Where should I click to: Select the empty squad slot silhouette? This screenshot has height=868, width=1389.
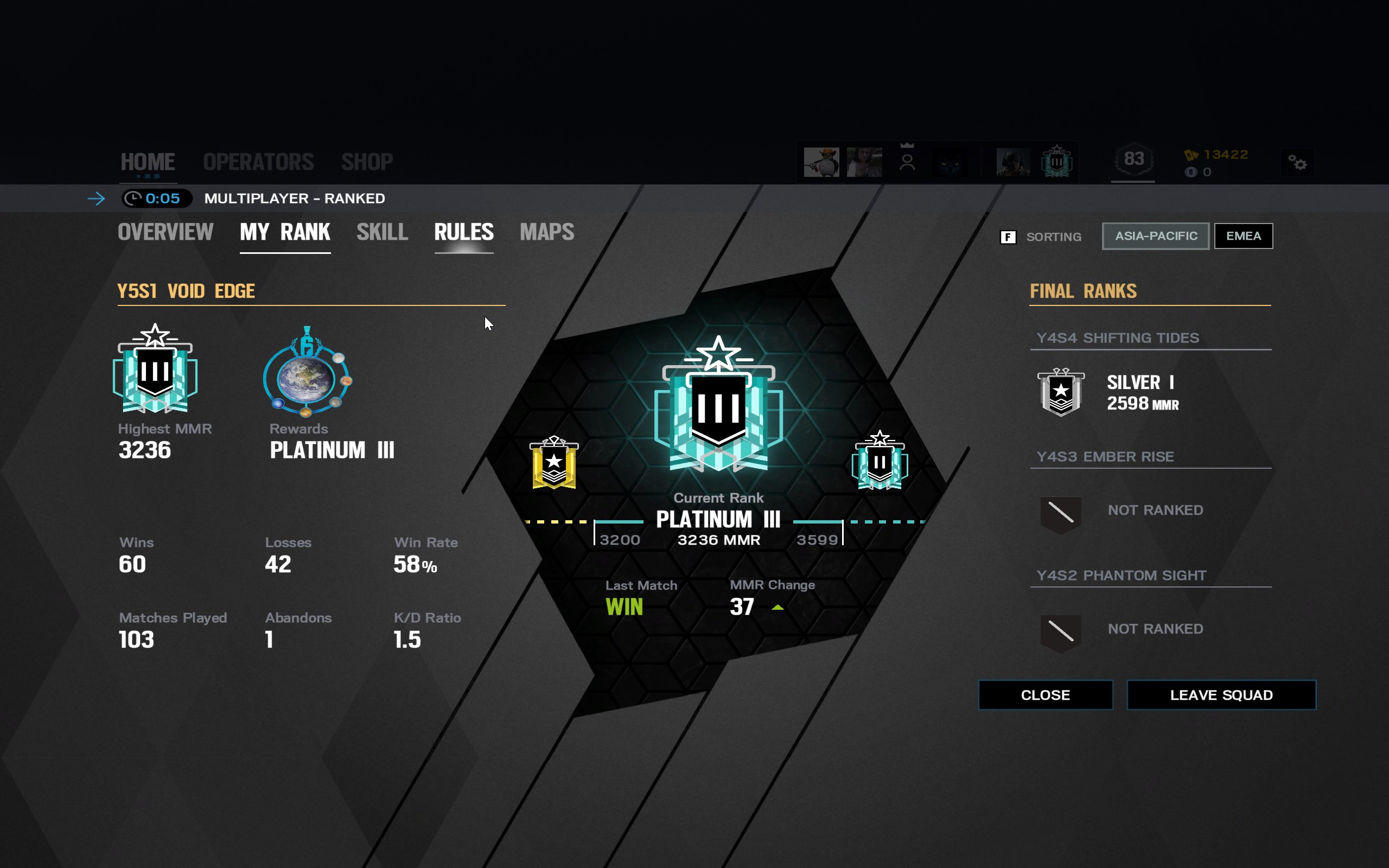pos(907,162)
